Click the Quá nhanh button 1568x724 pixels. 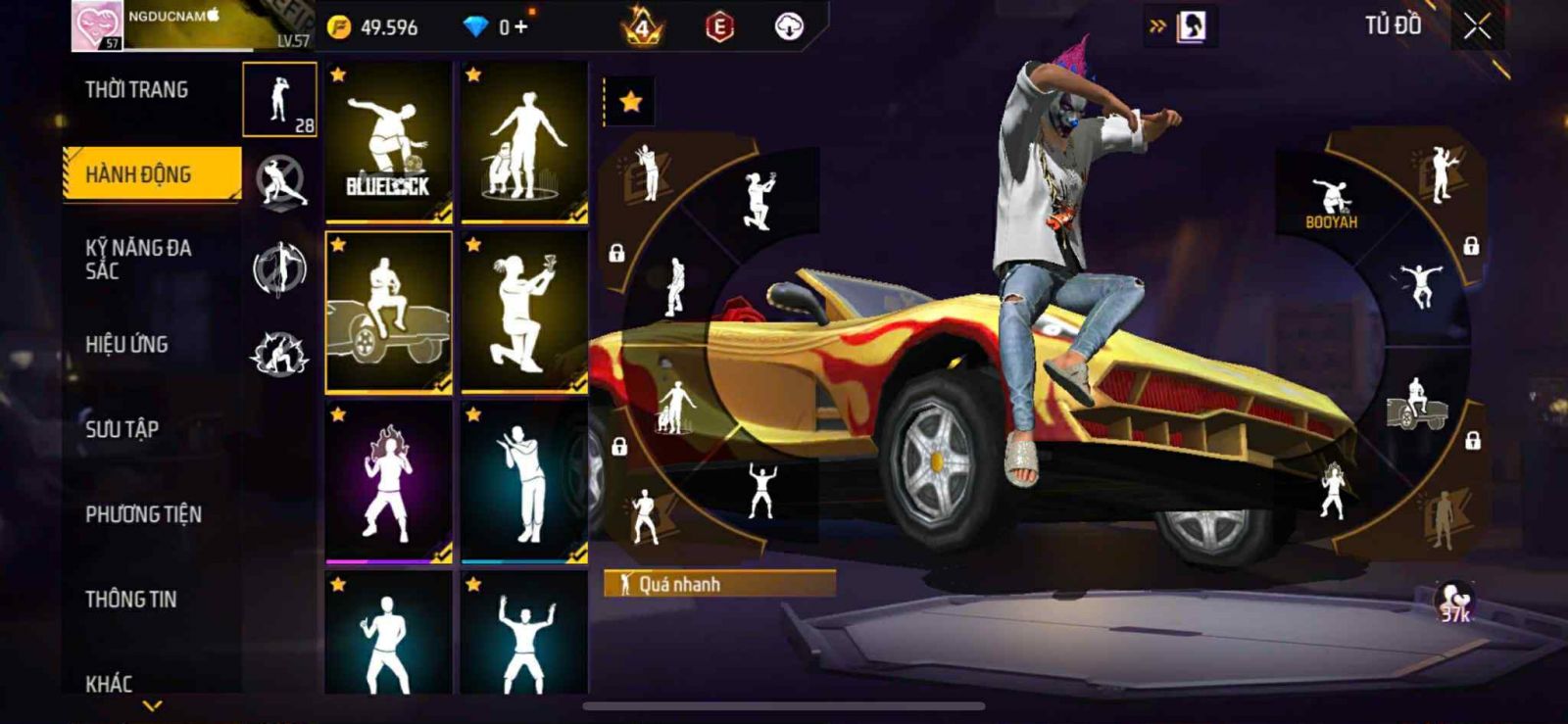pyautogui.click(x=719, y=584)
